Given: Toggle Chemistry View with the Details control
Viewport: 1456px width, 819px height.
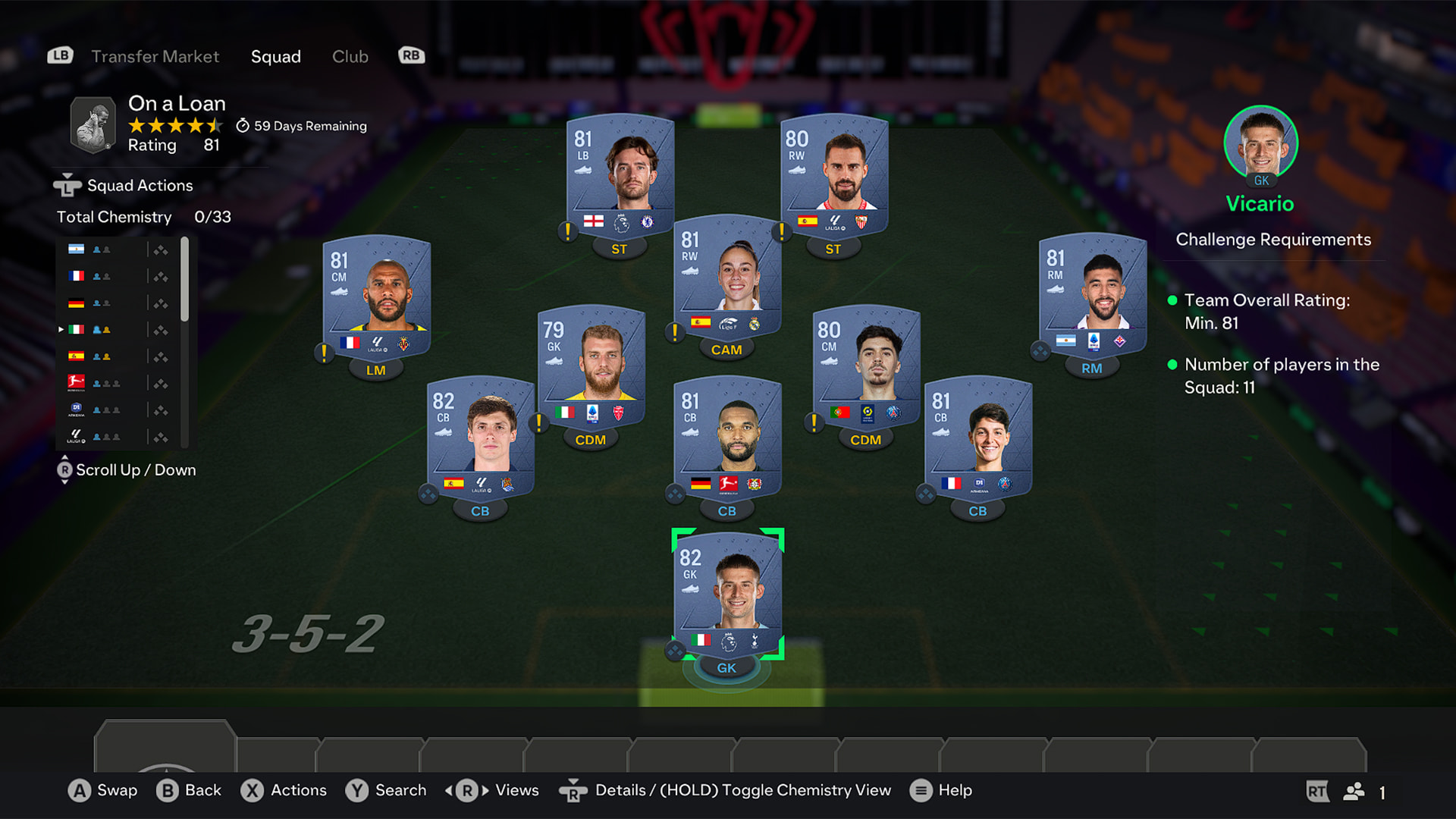Looking at the screenshot, I should [574, 790].
